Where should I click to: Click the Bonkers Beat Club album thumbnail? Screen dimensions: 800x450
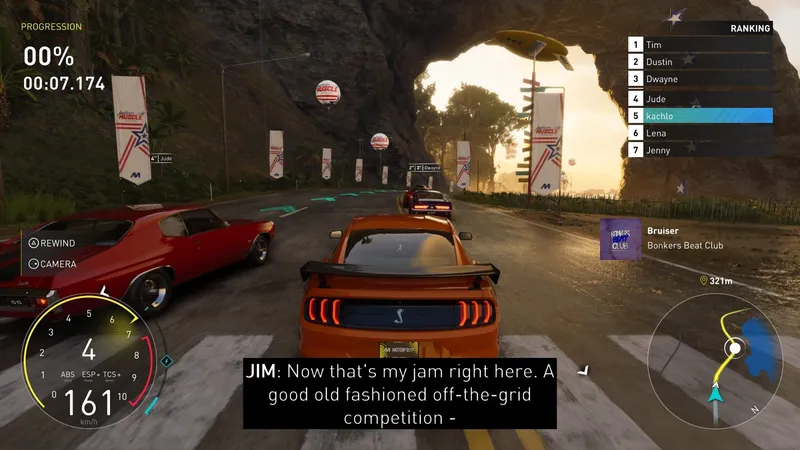coord(620,239)
